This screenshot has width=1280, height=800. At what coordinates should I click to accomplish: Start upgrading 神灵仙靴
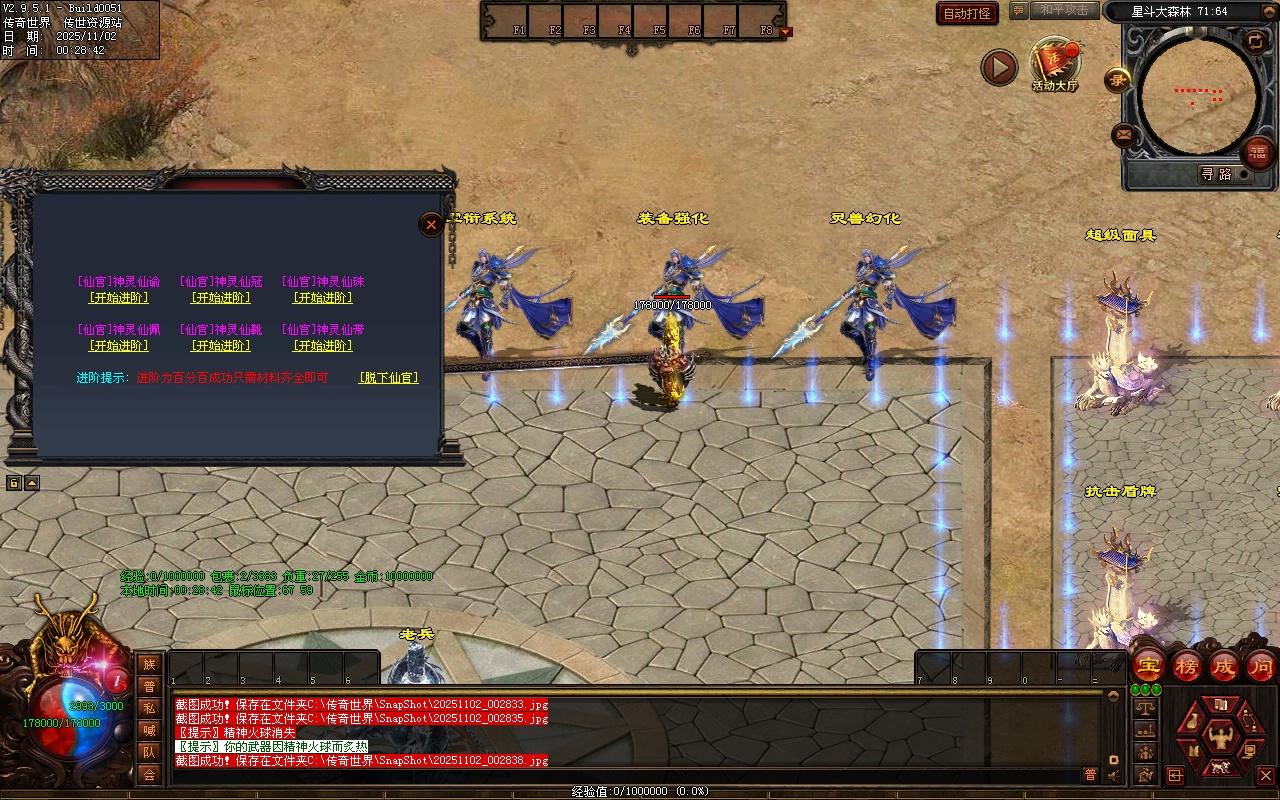pyautogui.click(x=221, y=346)
